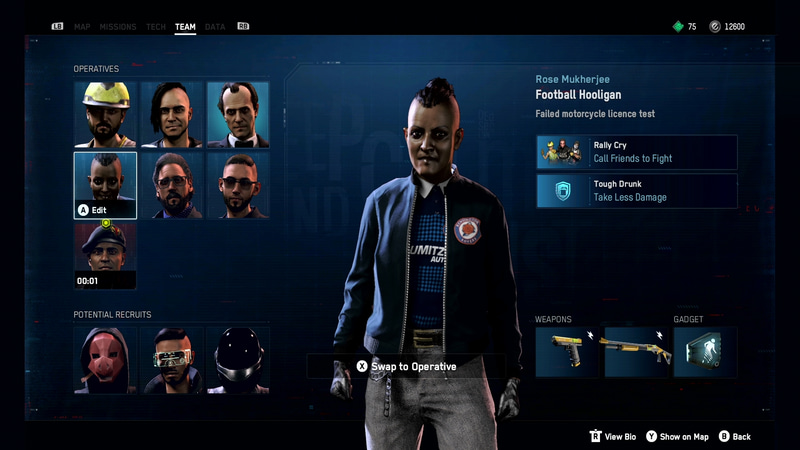Choose the recruit wearing a glowing visor
The image size is (800, 450).
[172, 359]
